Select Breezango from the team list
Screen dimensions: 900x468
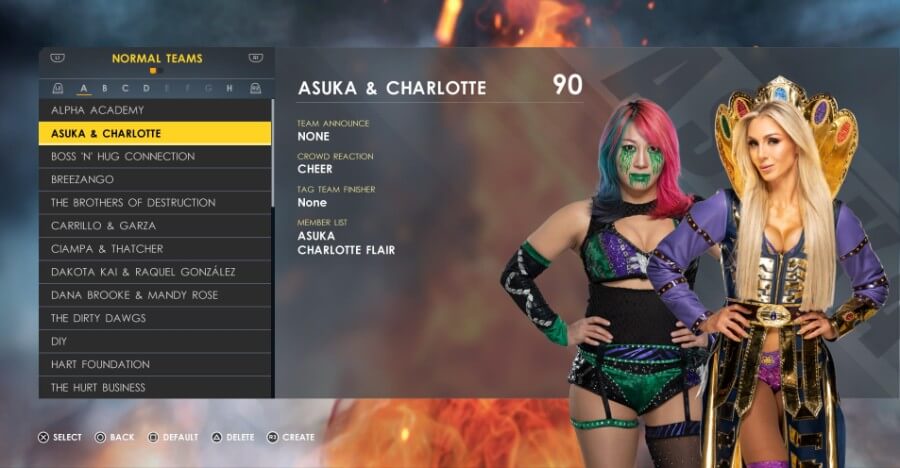154,179
